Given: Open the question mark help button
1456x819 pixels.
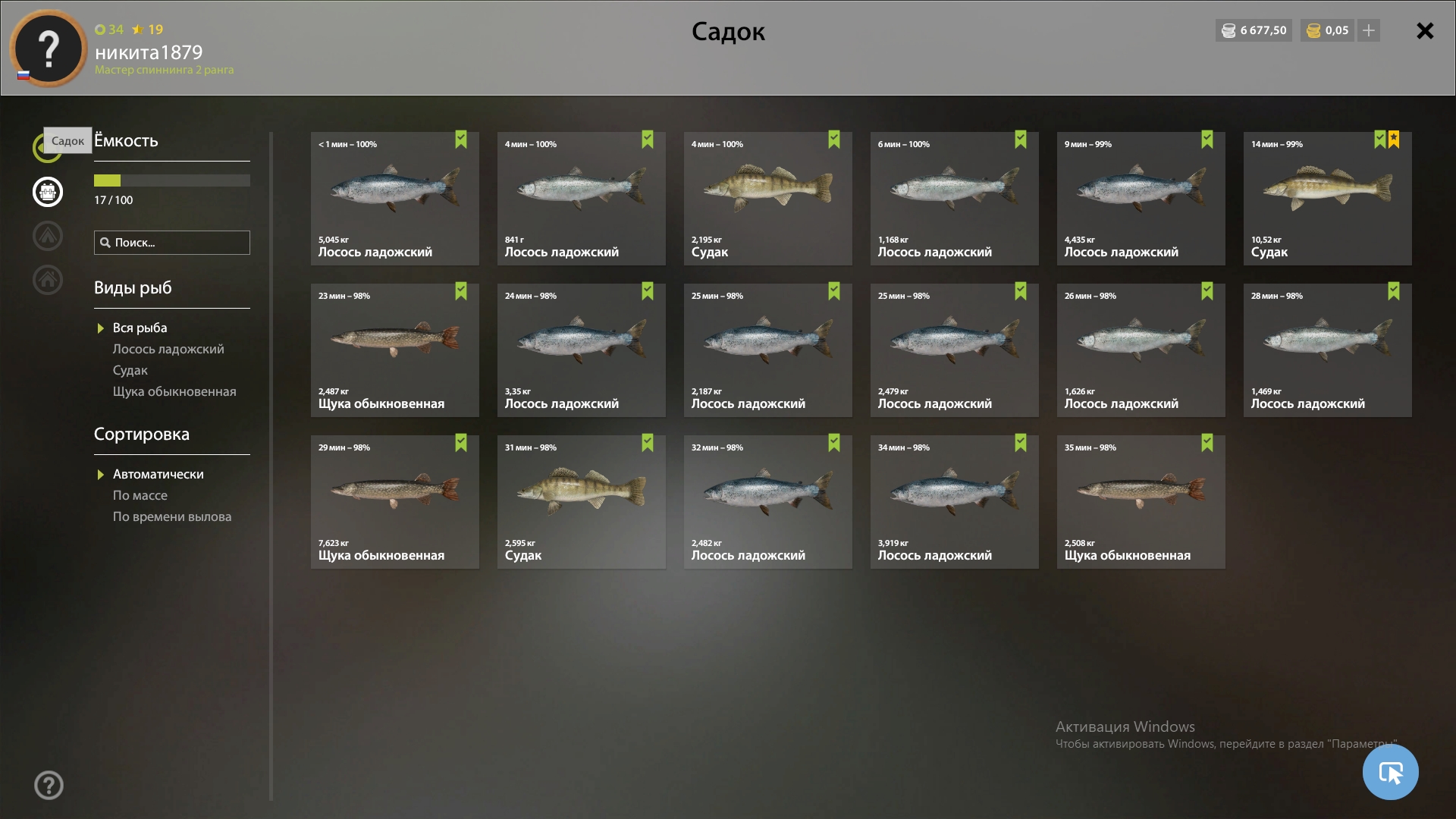Looking at the screenshot, I should [x=49, y=785].
